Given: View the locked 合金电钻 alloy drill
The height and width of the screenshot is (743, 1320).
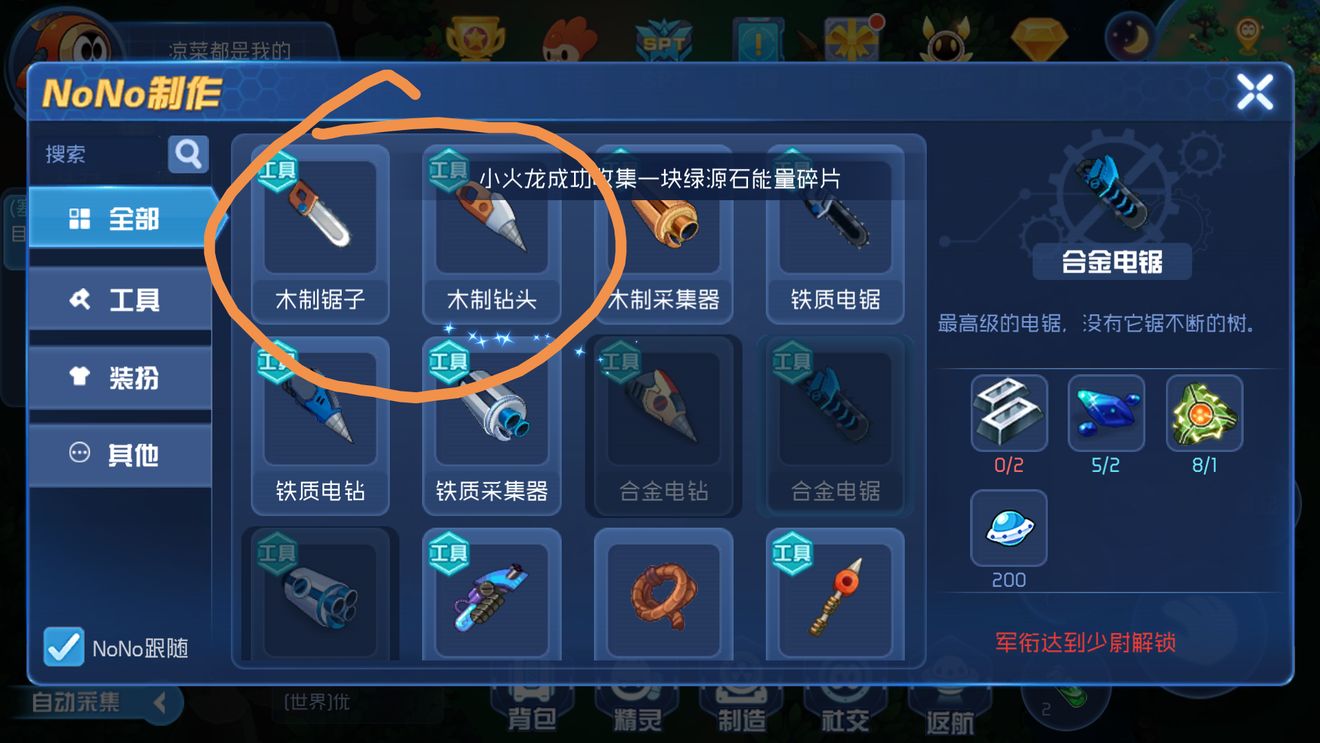Looking at the screenshot, I should tap(663, 425).
